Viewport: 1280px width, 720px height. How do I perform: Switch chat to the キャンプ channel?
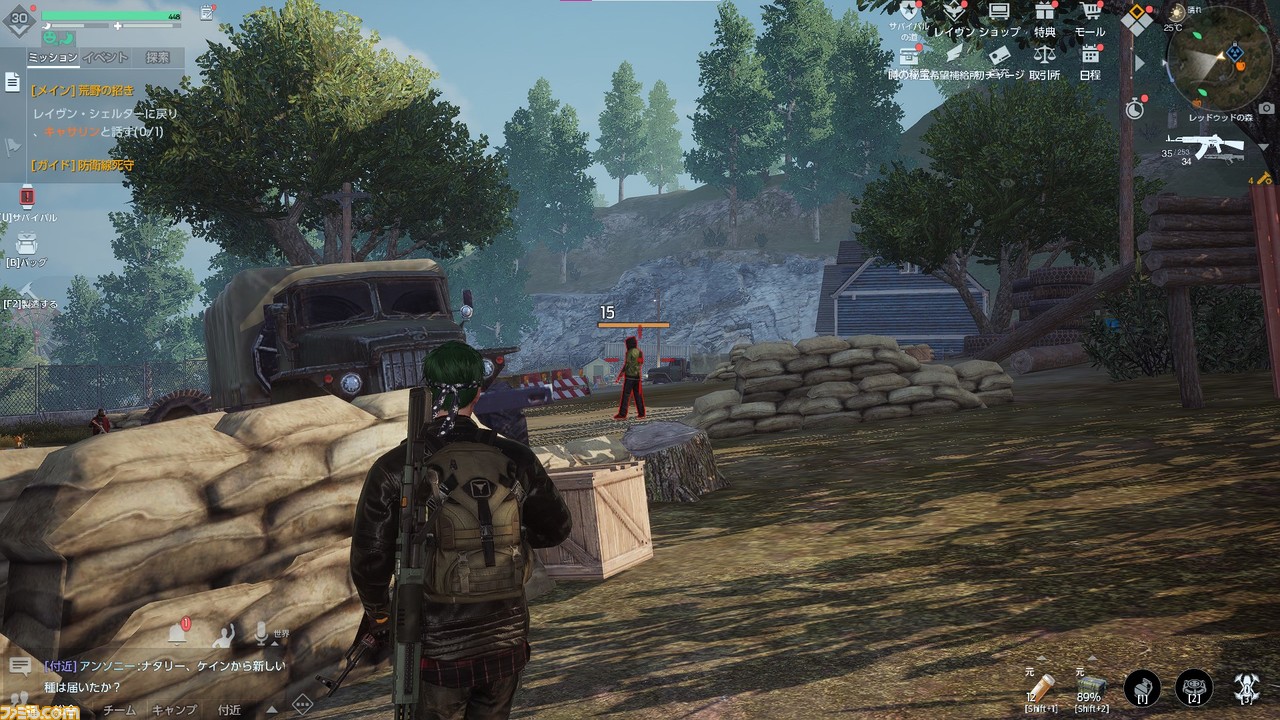pyautogui.click(x=174, y=710)
